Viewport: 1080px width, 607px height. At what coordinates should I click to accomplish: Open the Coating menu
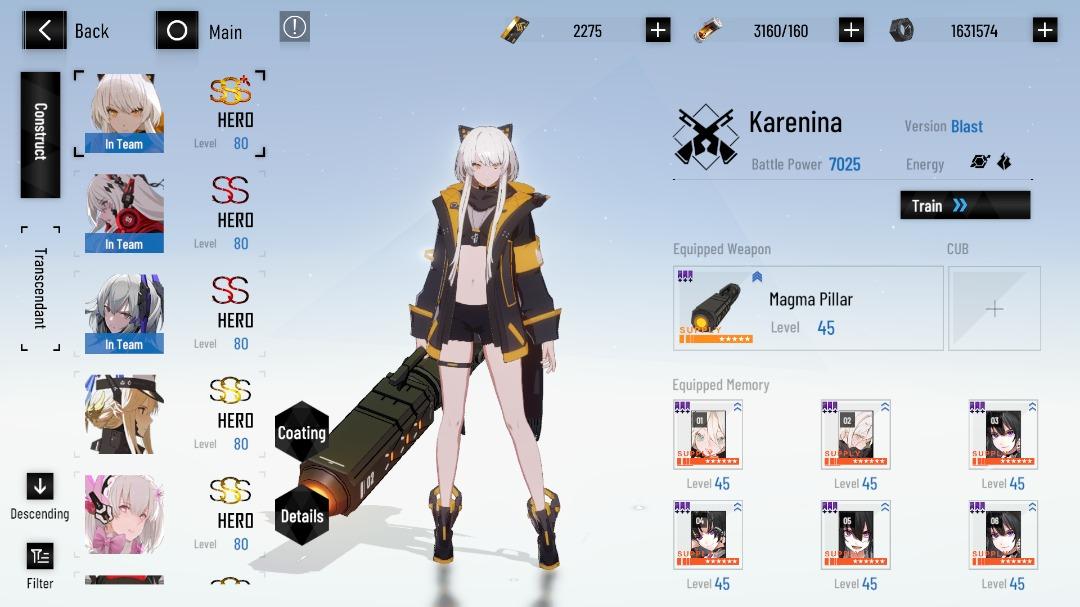point(301,433)
